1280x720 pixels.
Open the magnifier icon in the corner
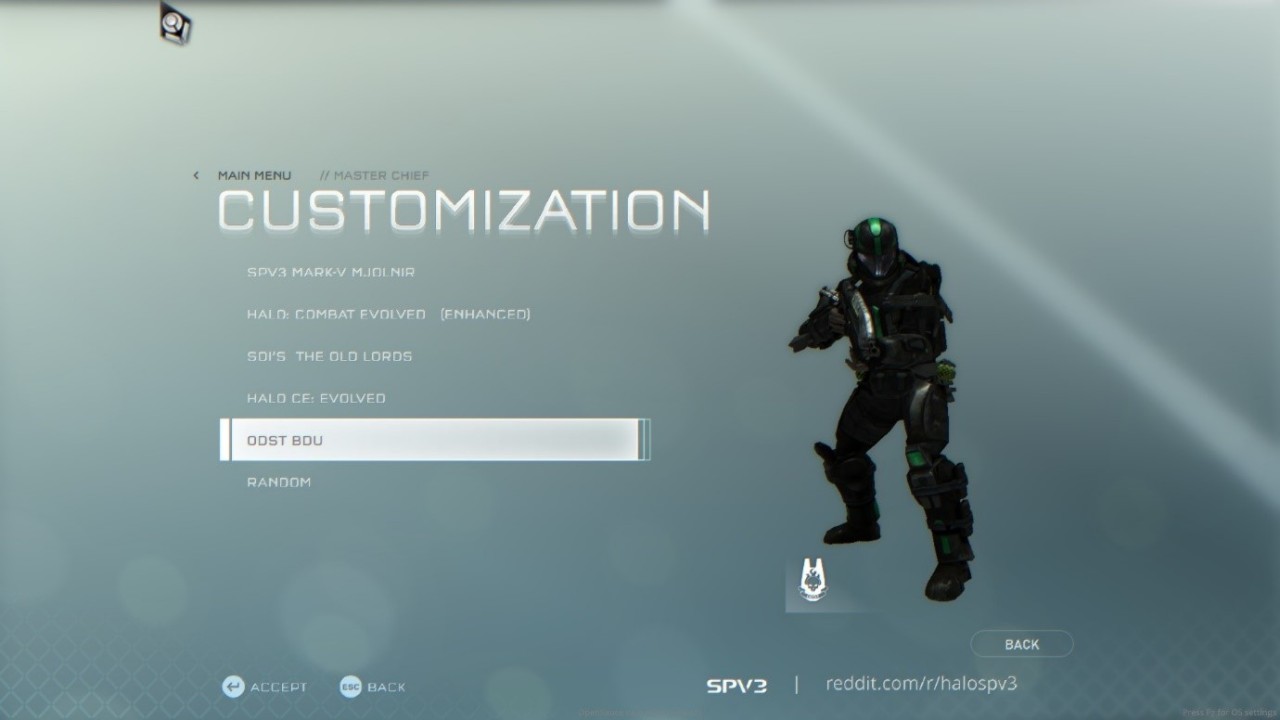175,23
